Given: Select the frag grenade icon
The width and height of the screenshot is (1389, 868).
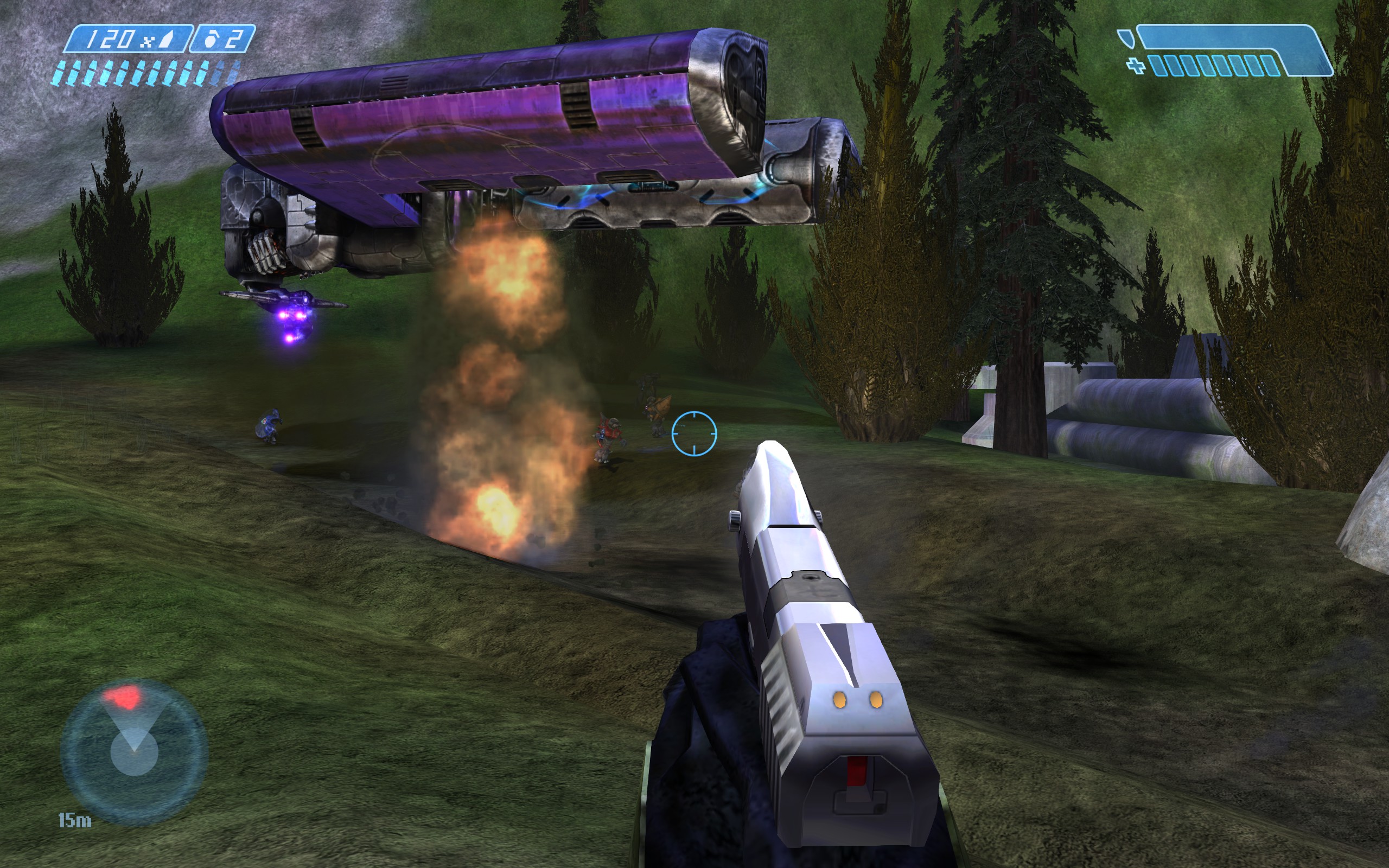Looking at the screenshot, I should 210,40.
